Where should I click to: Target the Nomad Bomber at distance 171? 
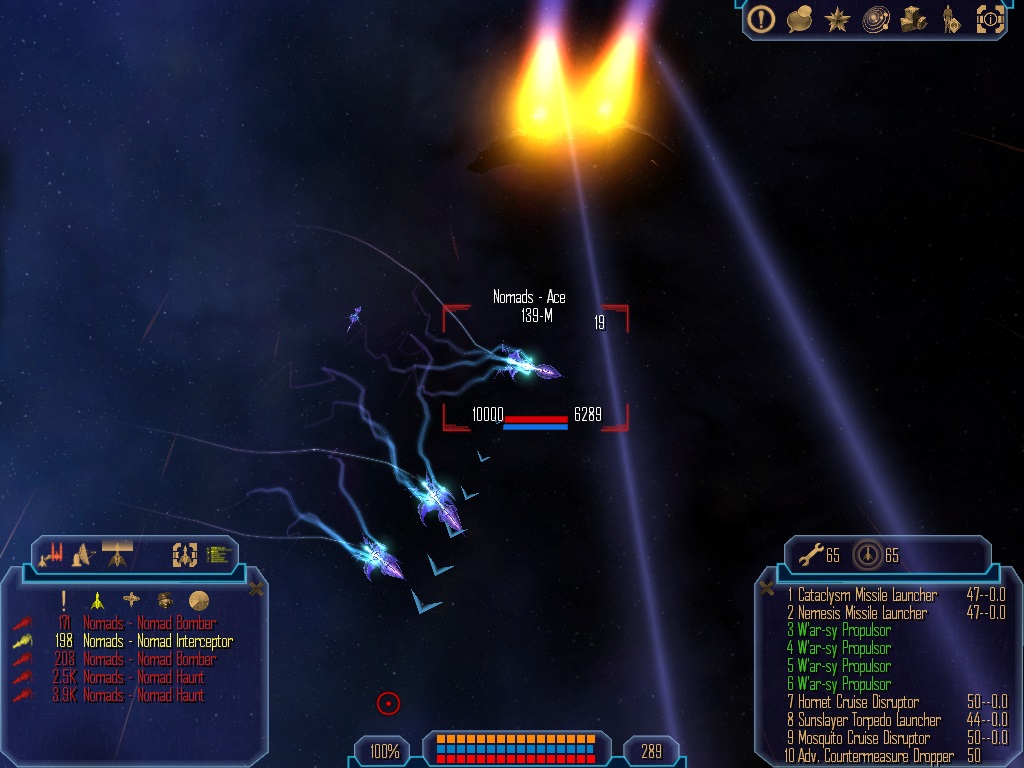[149, 624]
